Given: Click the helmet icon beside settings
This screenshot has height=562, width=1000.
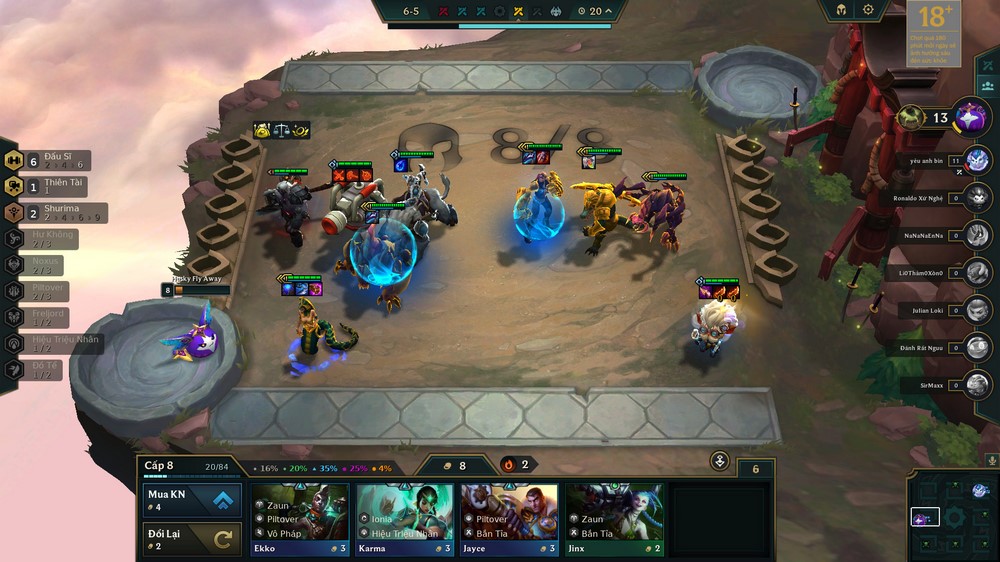Looking at the screenshot, I should [841, 10].
